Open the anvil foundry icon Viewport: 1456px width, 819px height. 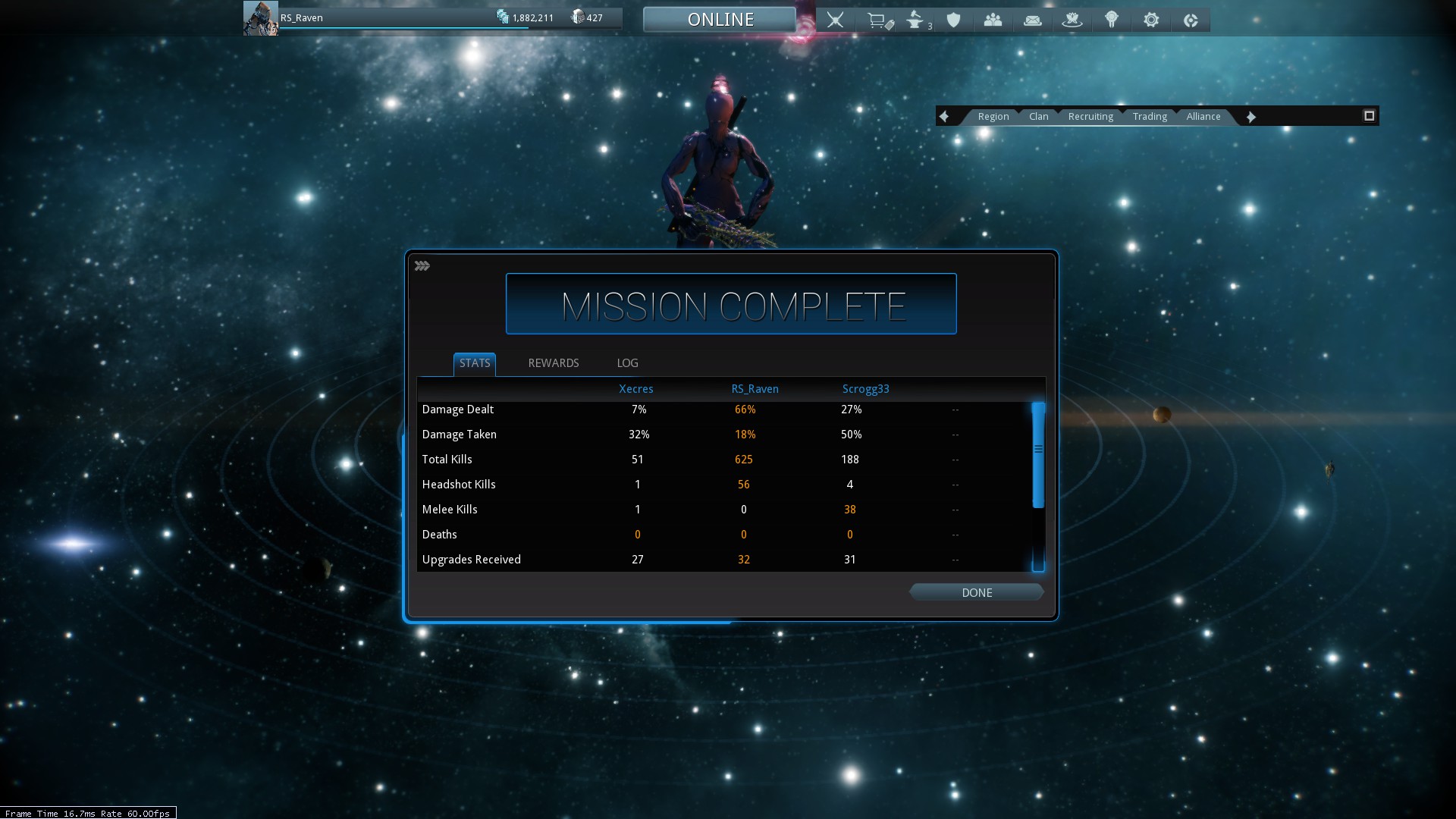[916, 20]
